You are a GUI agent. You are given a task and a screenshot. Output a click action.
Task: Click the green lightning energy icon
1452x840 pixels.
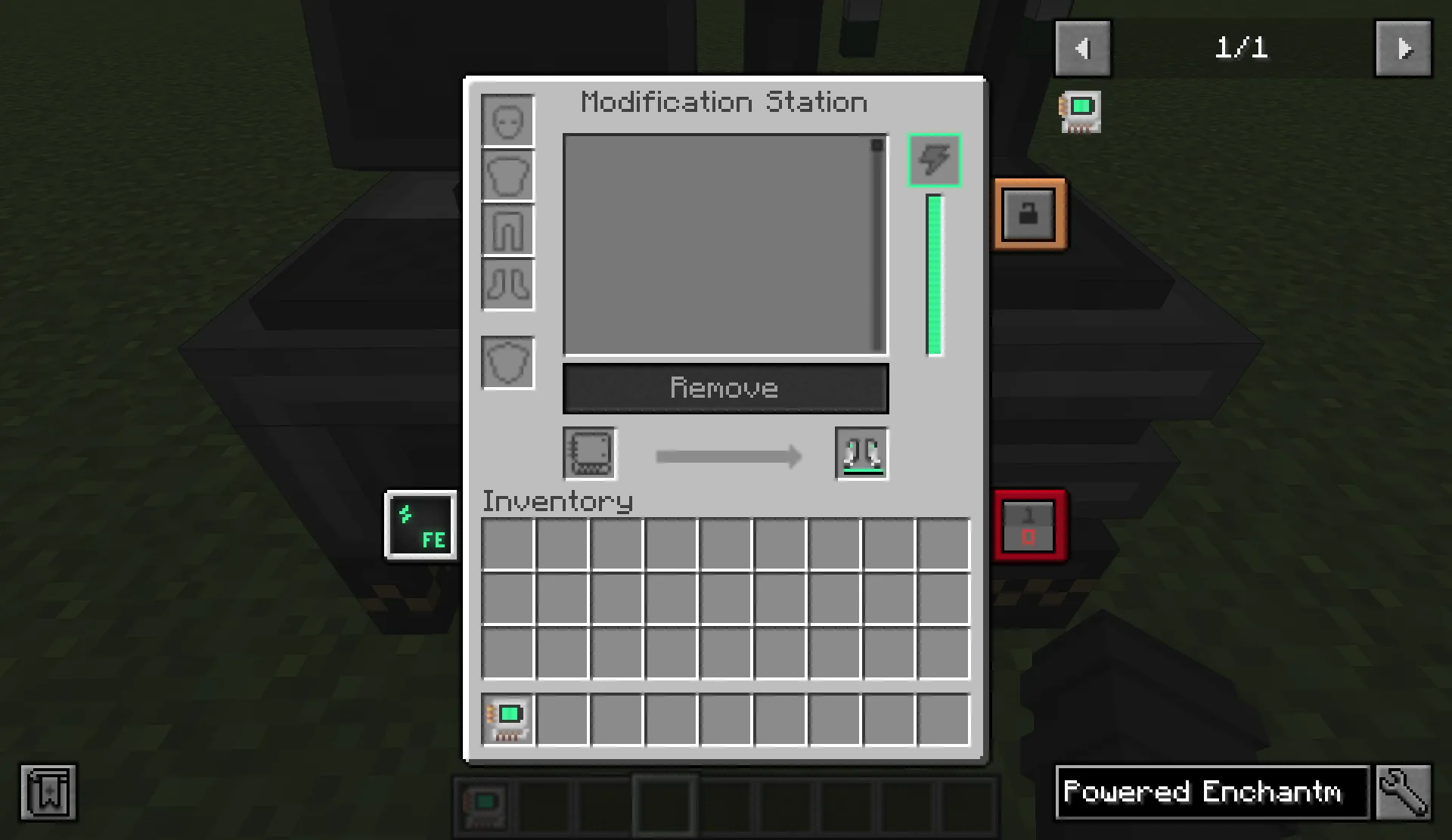point(934,160)
